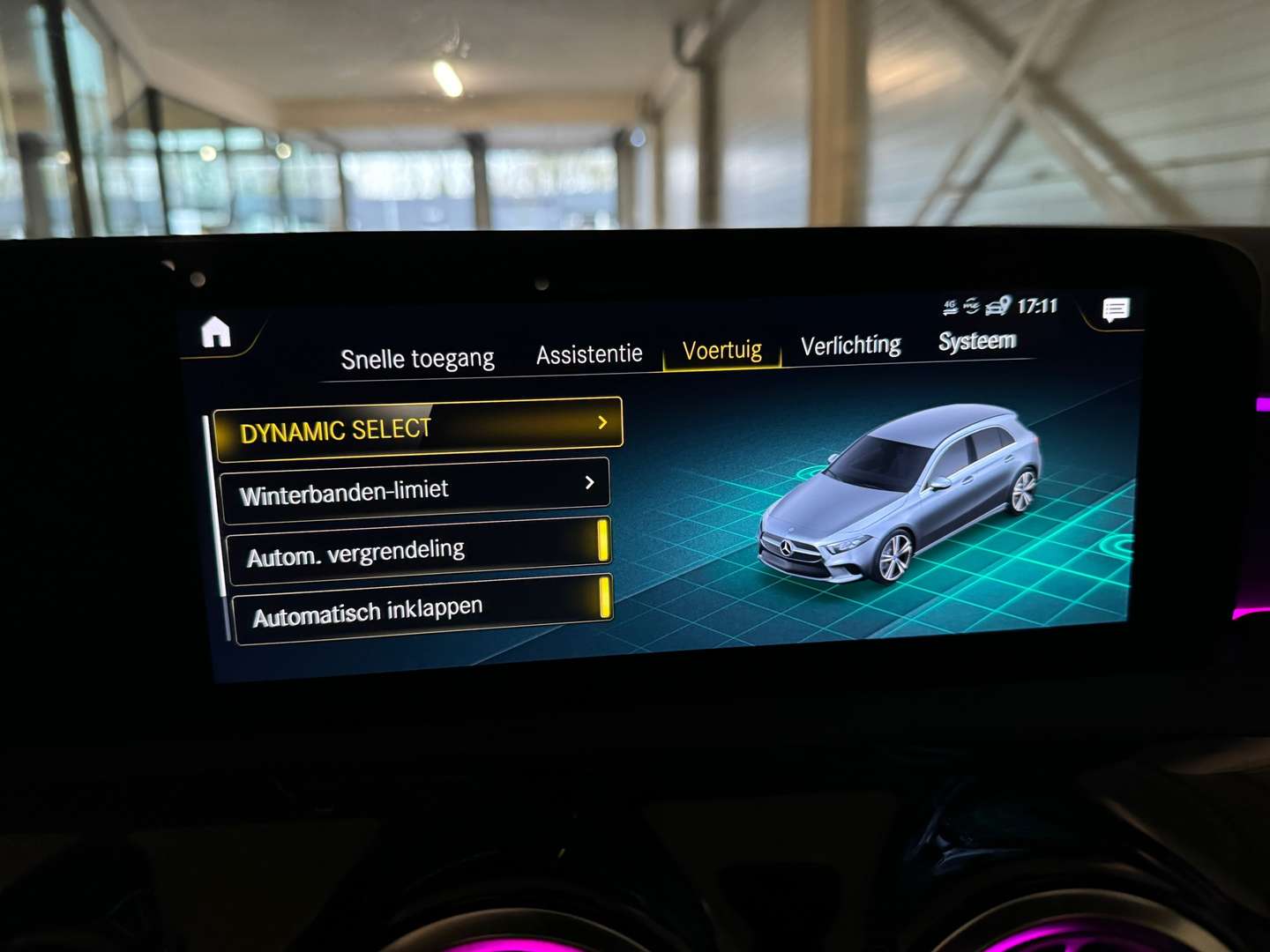Tap the home icon in top left
The height and width of the screenshot is (952, 1270).
tap(214, 333)
